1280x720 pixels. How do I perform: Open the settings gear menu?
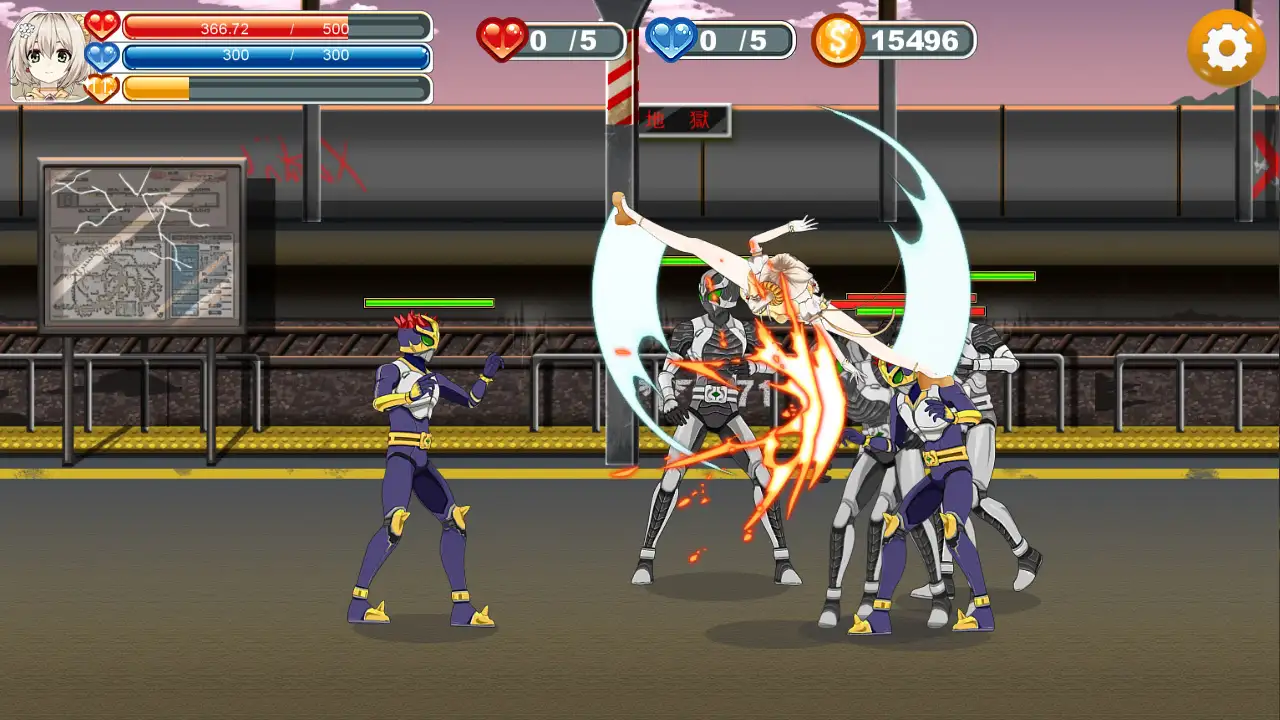coord(1226,47)
